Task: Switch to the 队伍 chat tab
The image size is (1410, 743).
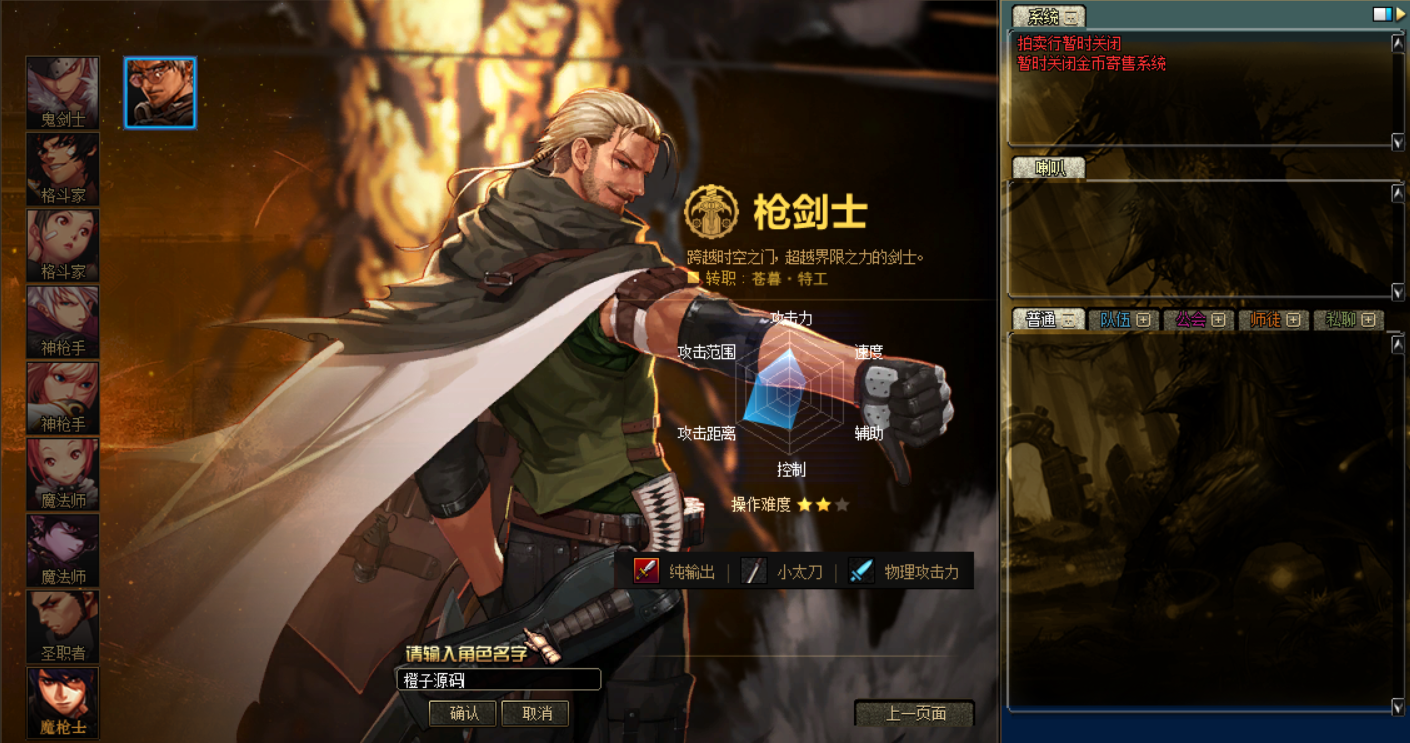Action: pos(1124,320)
